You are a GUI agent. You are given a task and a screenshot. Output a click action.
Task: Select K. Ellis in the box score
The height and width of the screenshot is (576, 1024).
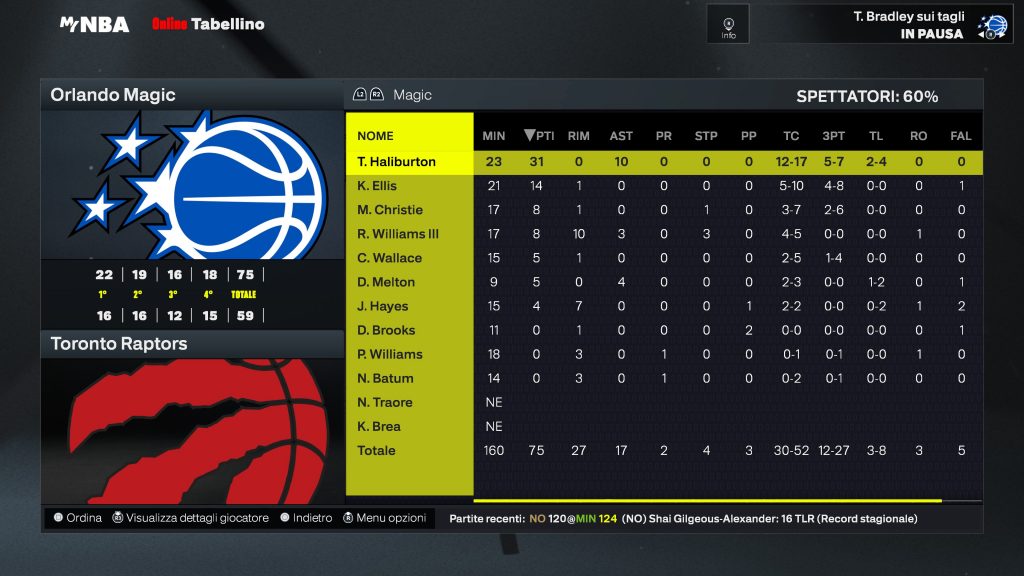(377, 186)
